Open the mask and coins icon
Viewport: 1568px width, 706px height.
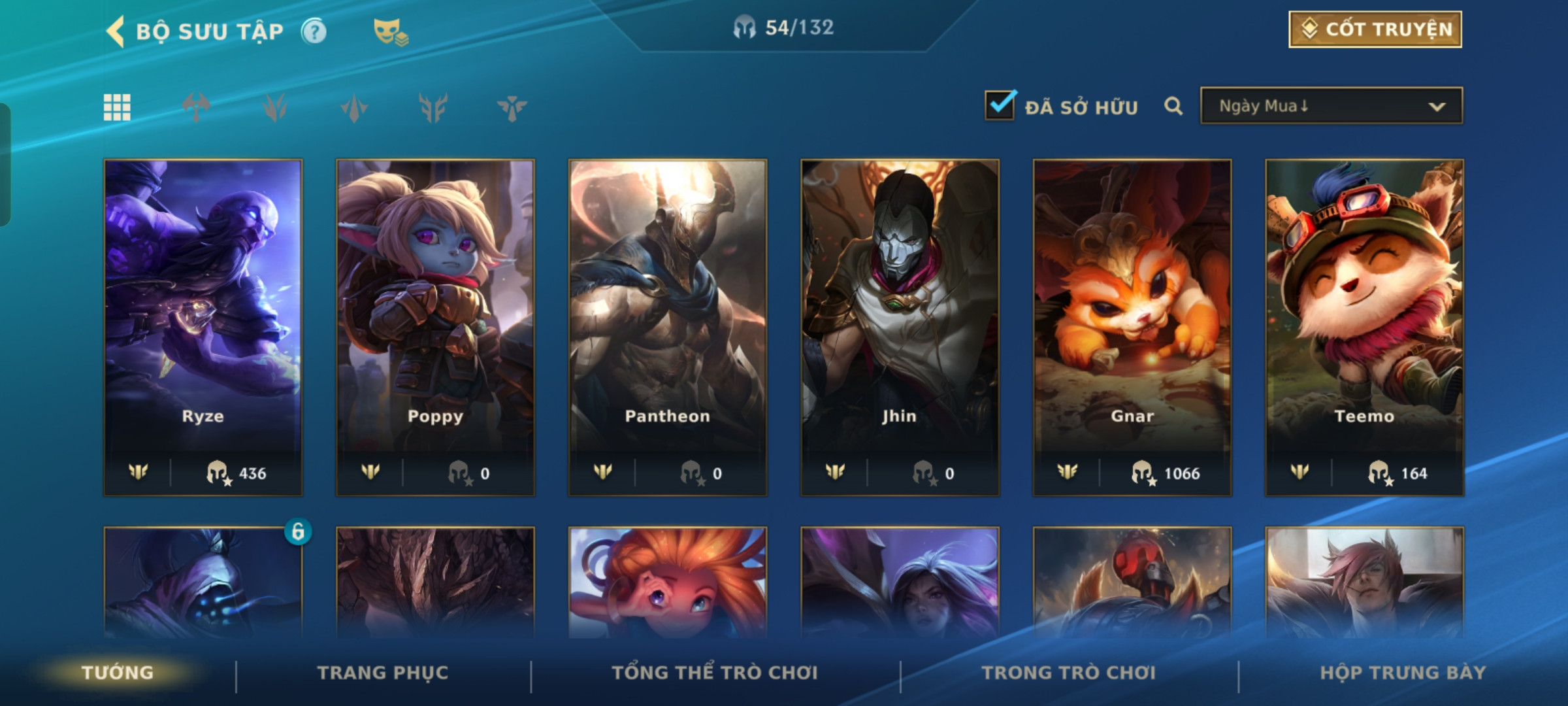[390, 32]
